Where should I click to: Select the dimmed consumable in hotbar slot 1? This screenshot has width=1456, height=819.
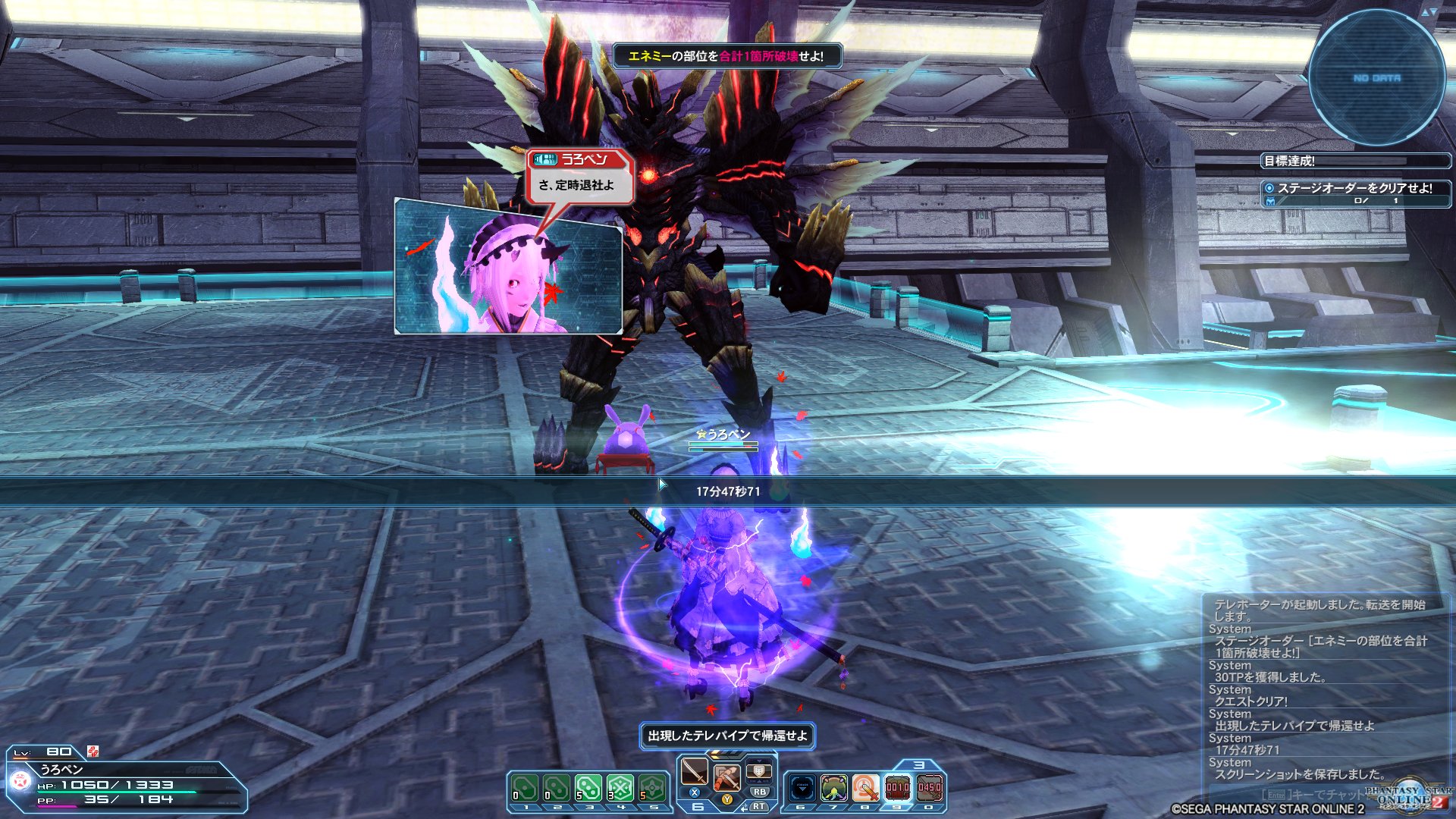point(525,789)
